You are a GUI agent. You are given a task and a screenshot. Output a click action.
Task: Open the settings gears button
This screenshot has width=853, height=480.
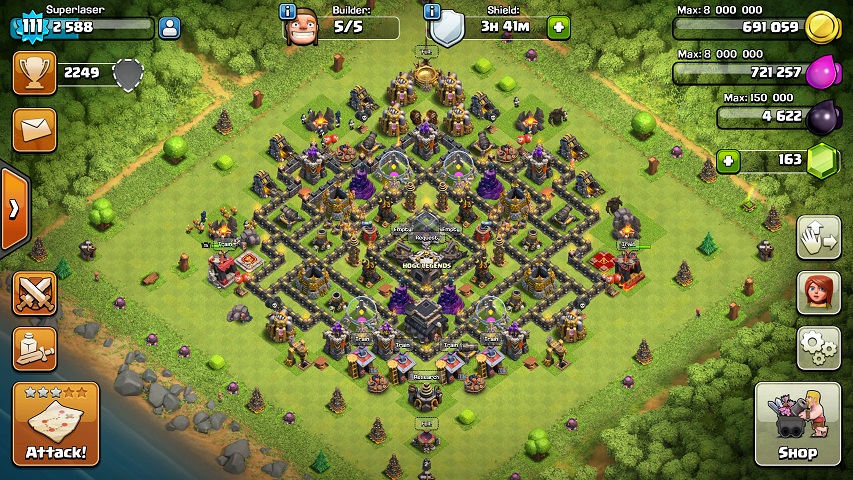point(818,348)
